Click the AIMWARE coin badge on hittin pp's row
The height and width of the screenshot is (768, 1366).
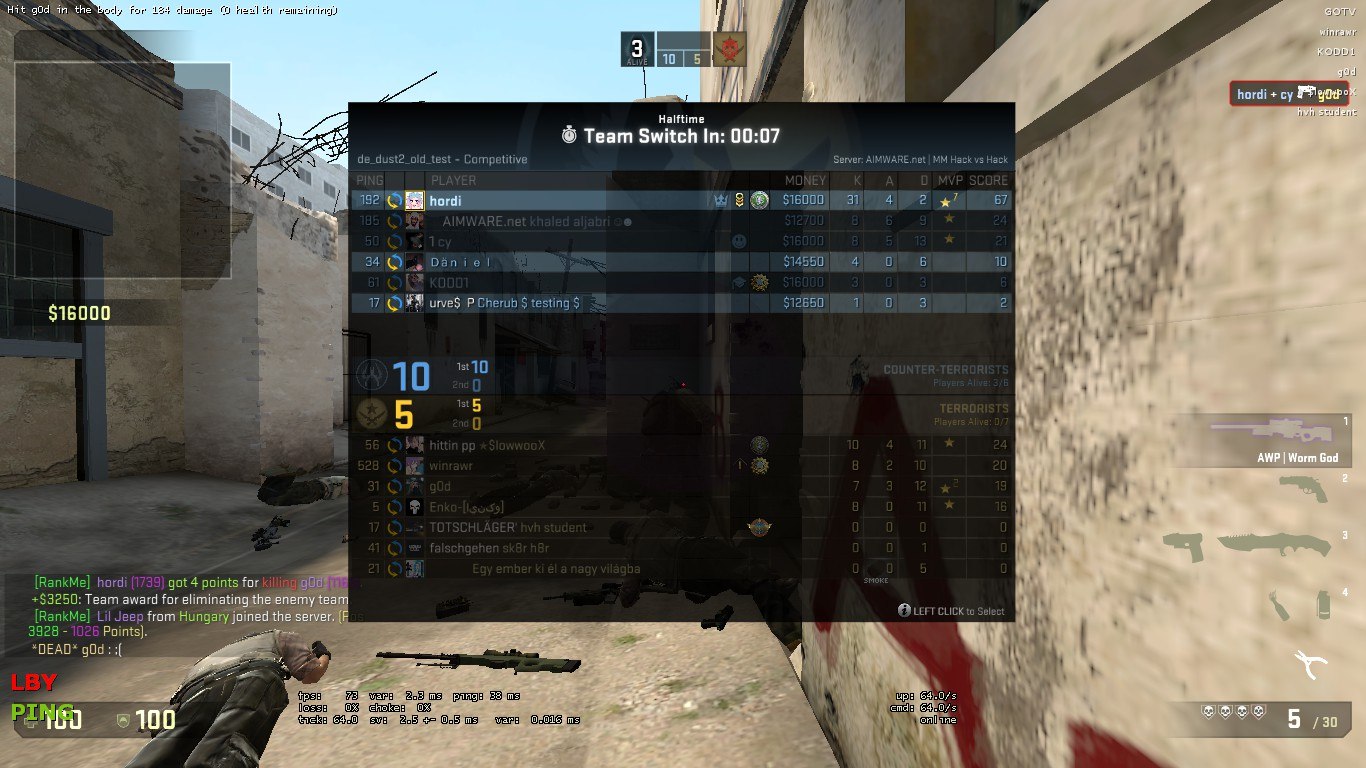pos(760,443)
